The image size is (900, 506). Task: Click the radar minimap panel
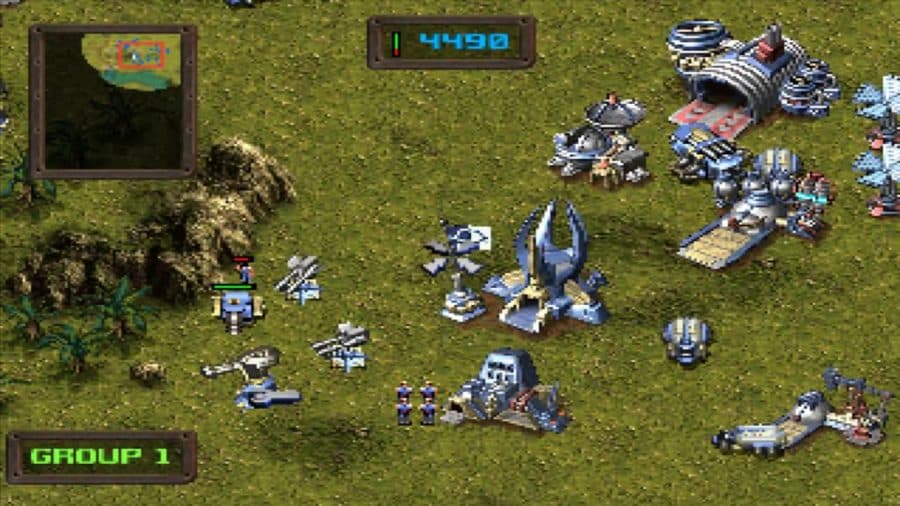tap(112, 100)
